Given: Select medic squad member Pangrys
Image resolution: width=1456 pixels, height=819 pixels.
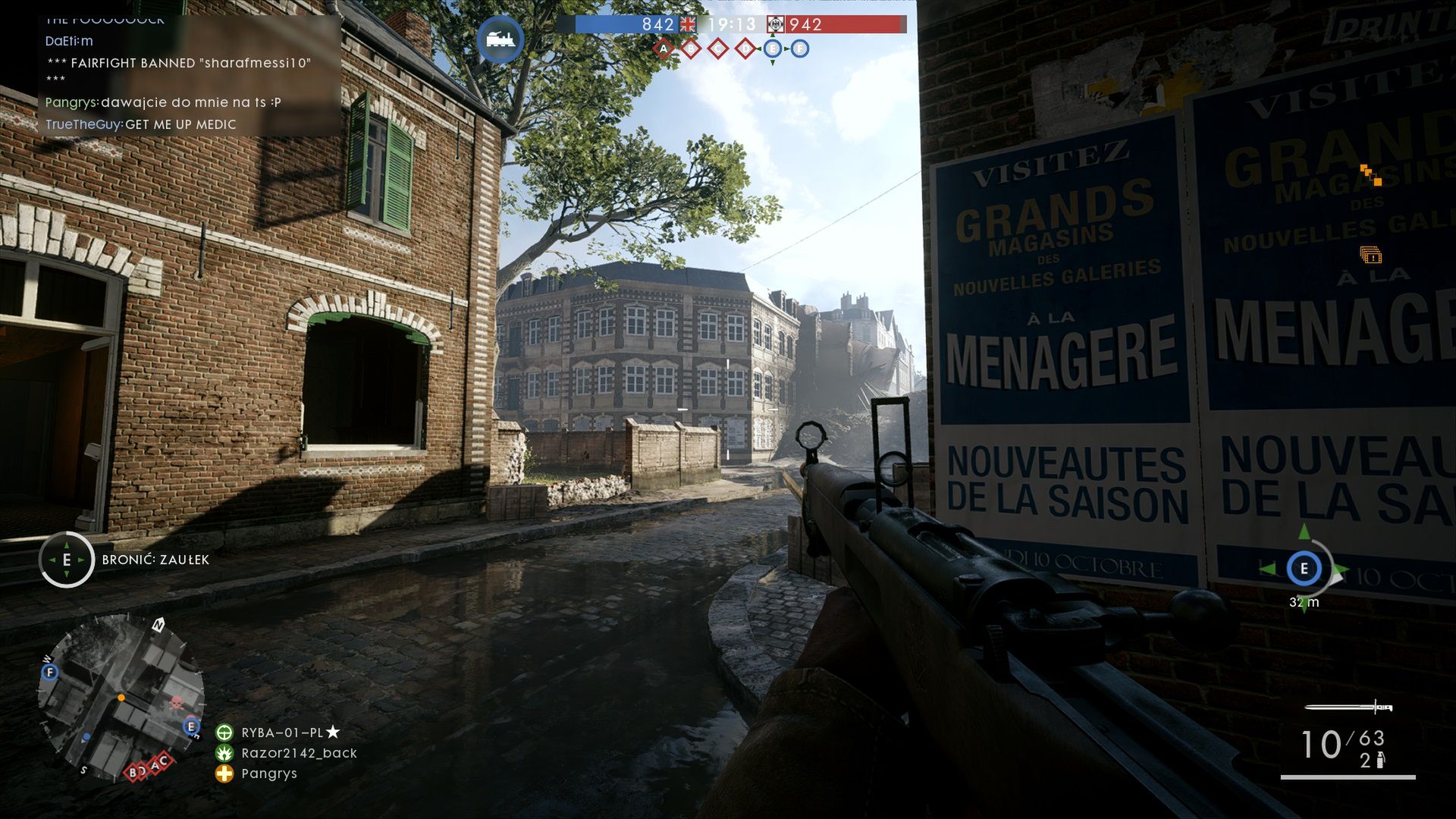Looking at the screenshot, I should (x=268, y=773).
